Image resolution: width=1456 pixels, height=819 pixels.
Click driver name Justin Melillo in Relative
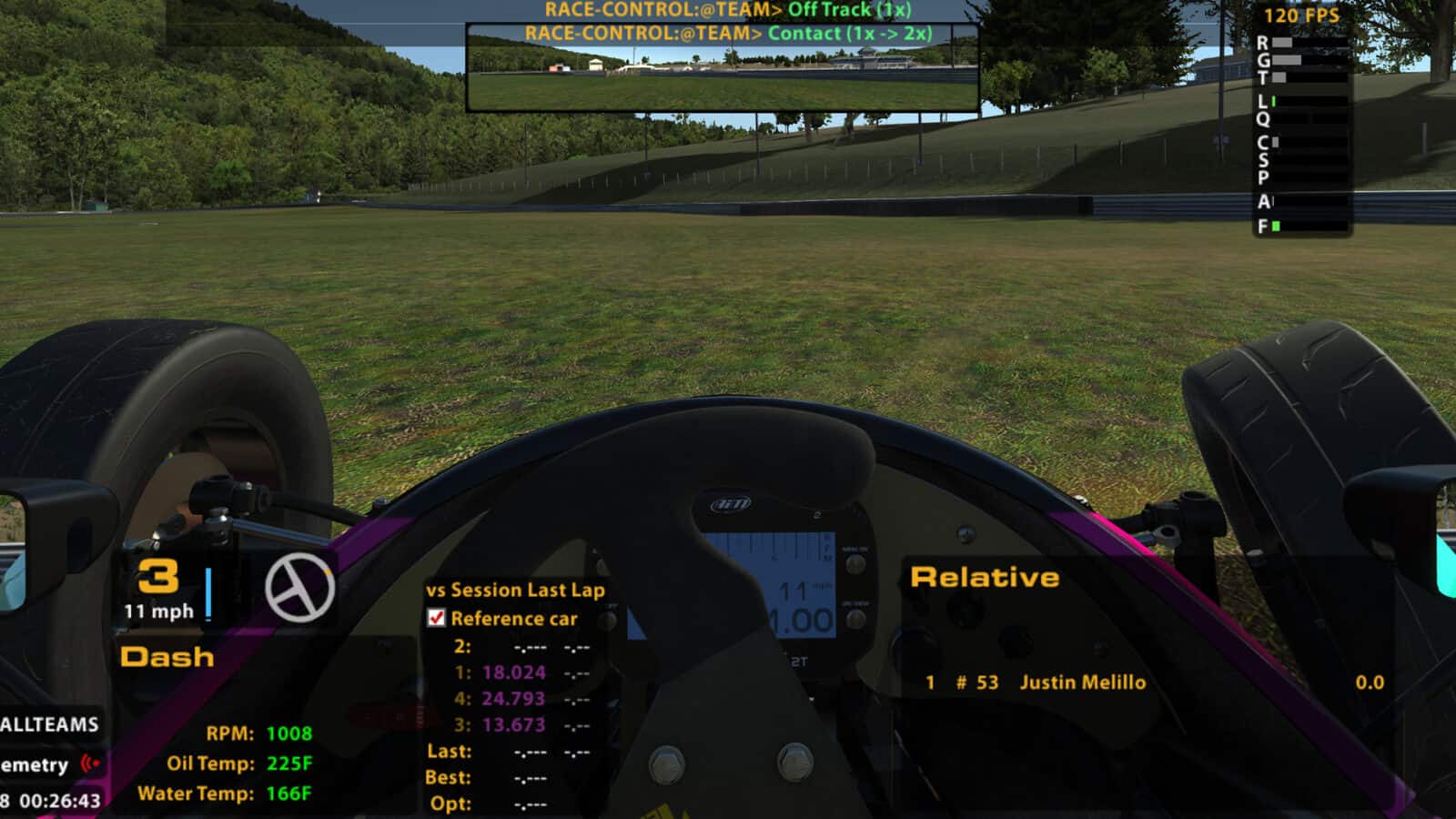pyautogui.click(x=1083, y=682)
